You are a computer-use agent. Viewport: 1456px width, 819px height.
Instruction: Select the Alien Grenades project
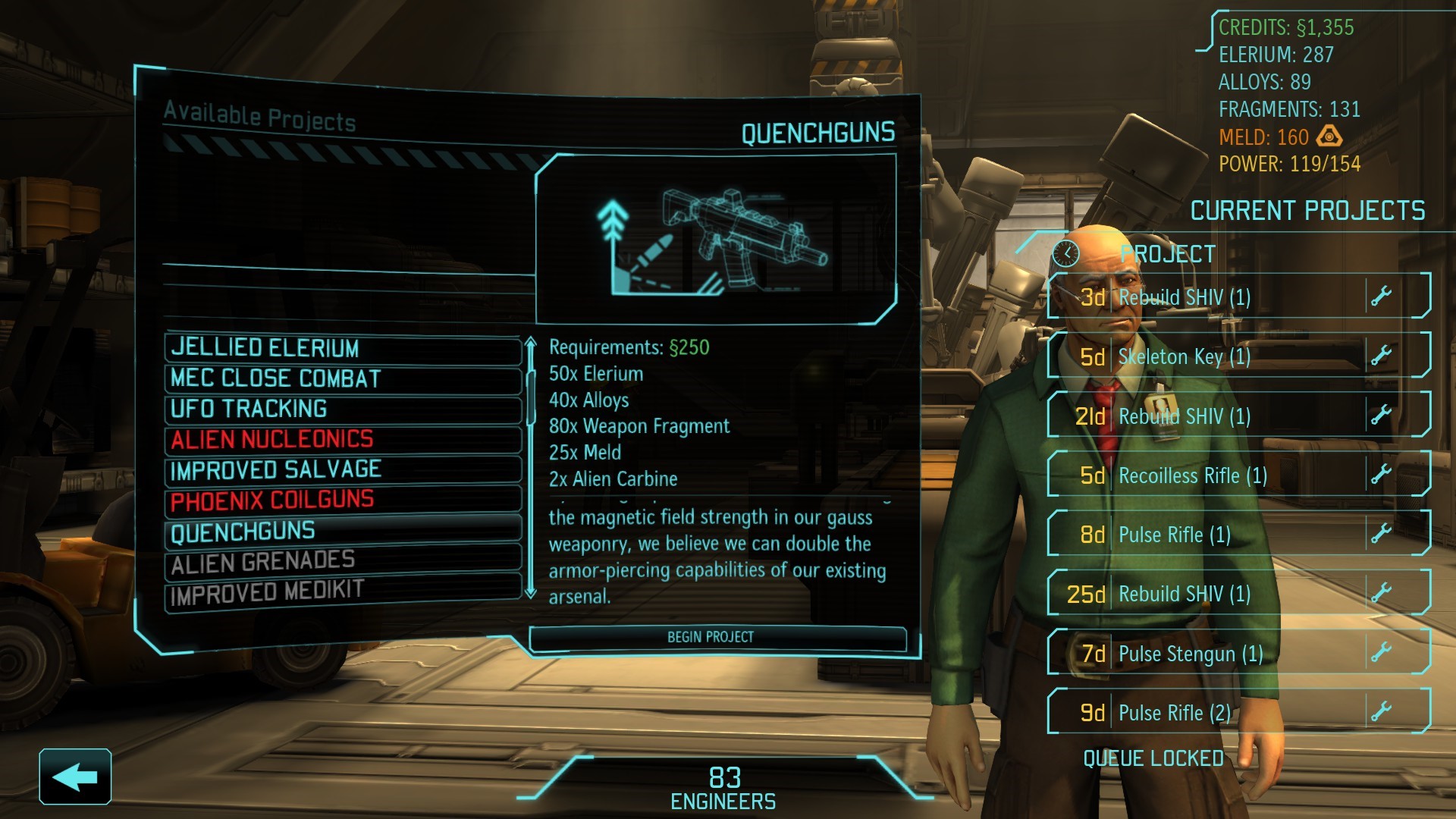(x=343, y=562)
